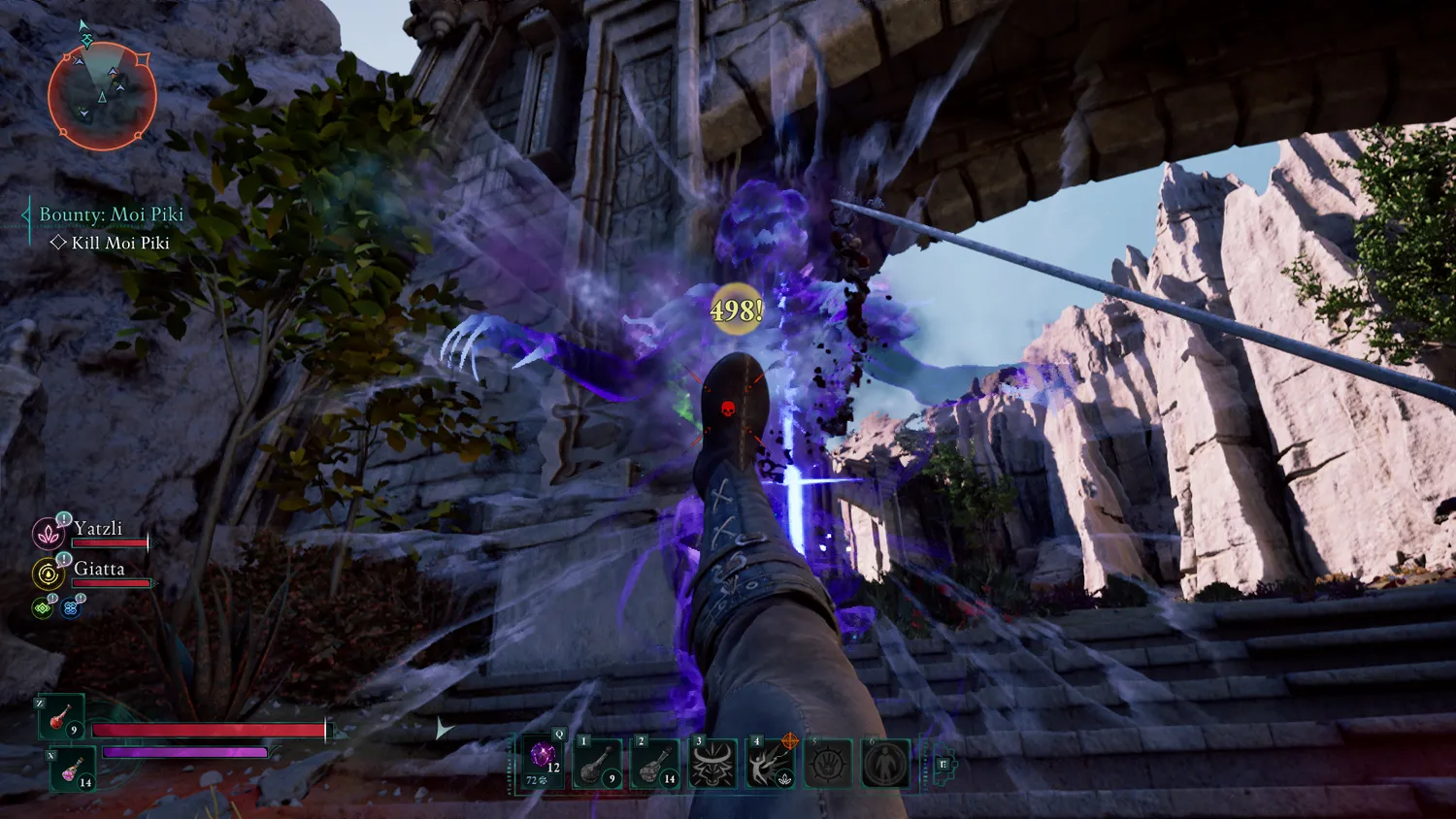Viewport: 1456px width, 819px height.
Task: Use the pink essence potion
Action: [x=74, y=770]
